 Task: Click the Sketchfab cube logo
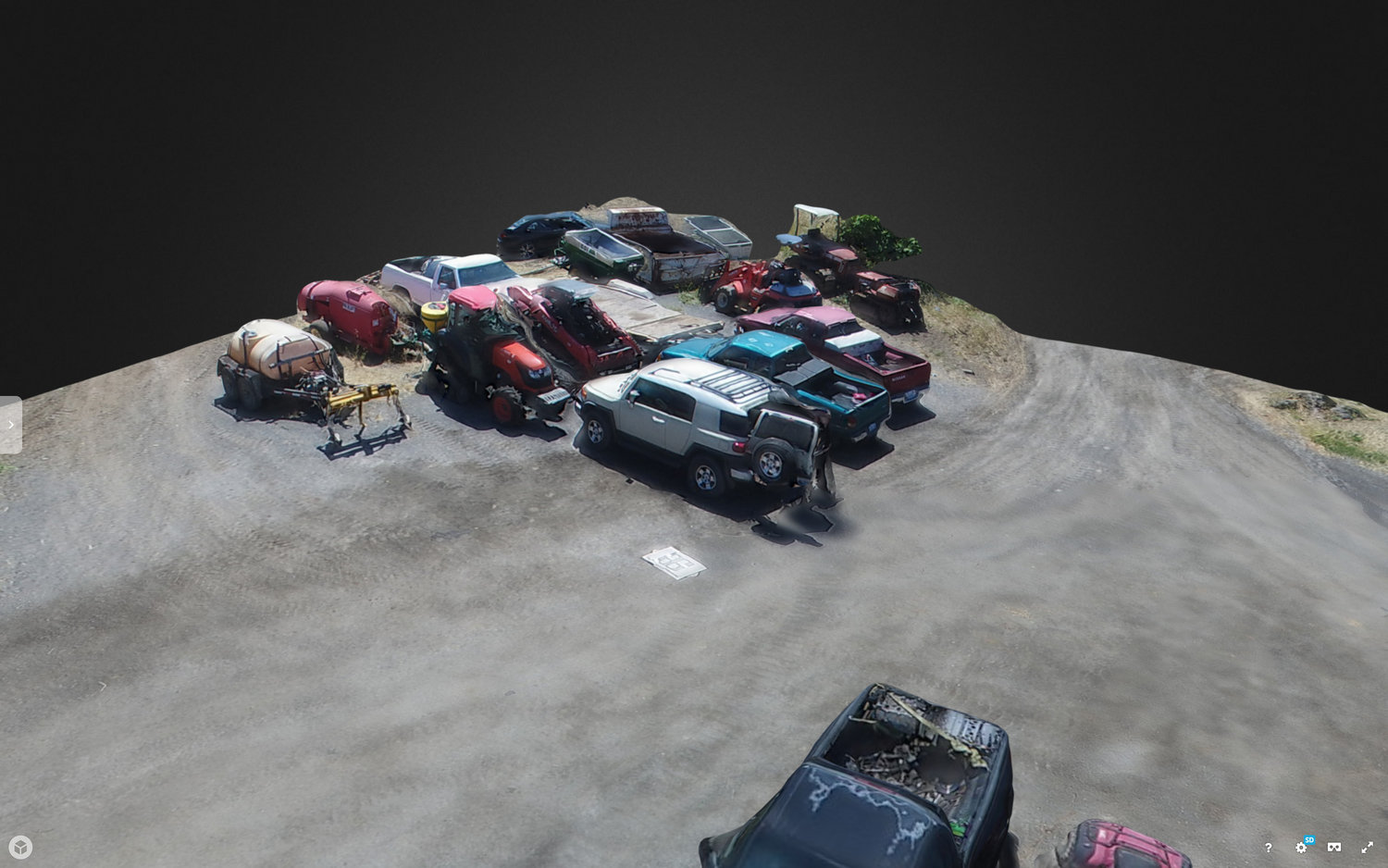tap(20, 847)
